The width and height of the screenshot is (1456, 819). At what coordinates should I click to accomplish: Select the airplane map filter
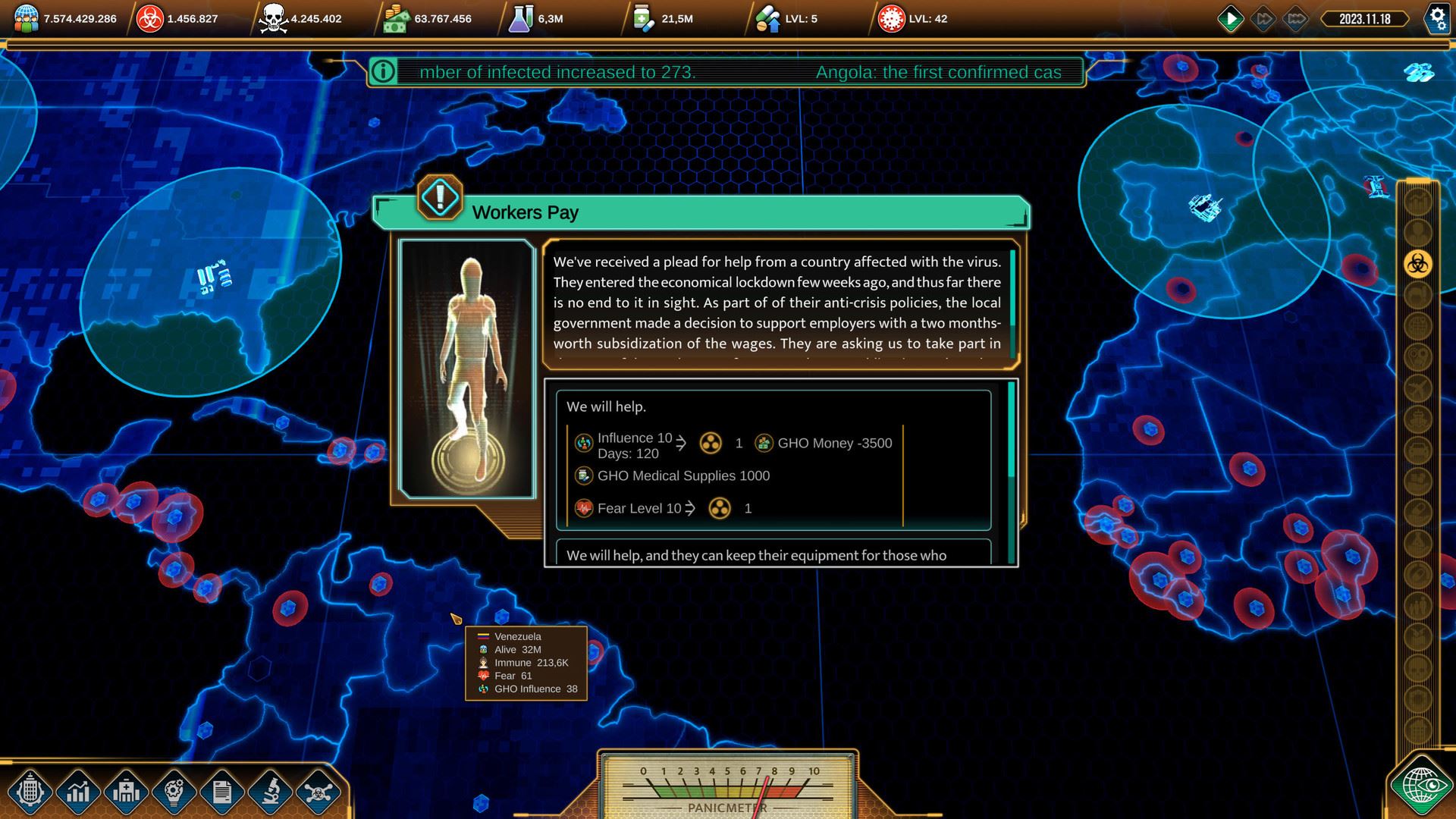point(1417,389)
